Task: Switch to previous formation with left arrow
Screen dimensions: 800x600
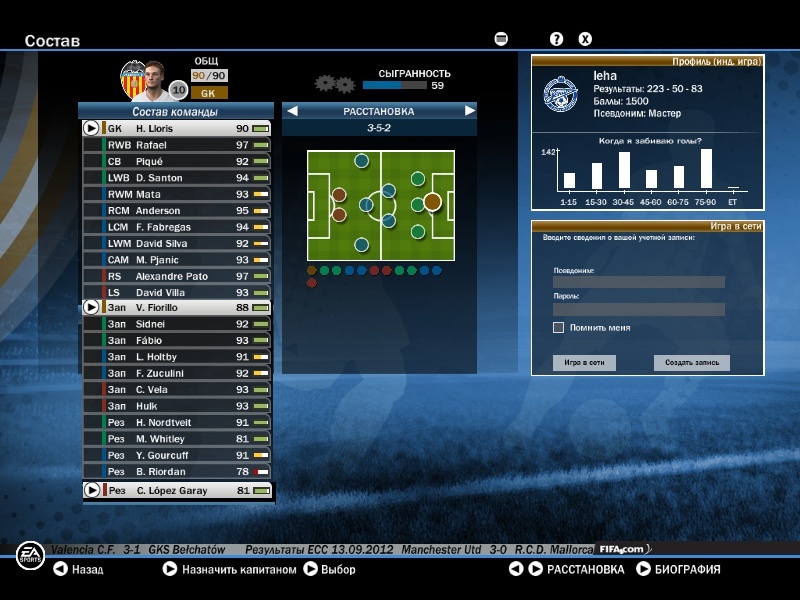Action: pyautogui.click(x=293, y=111)
